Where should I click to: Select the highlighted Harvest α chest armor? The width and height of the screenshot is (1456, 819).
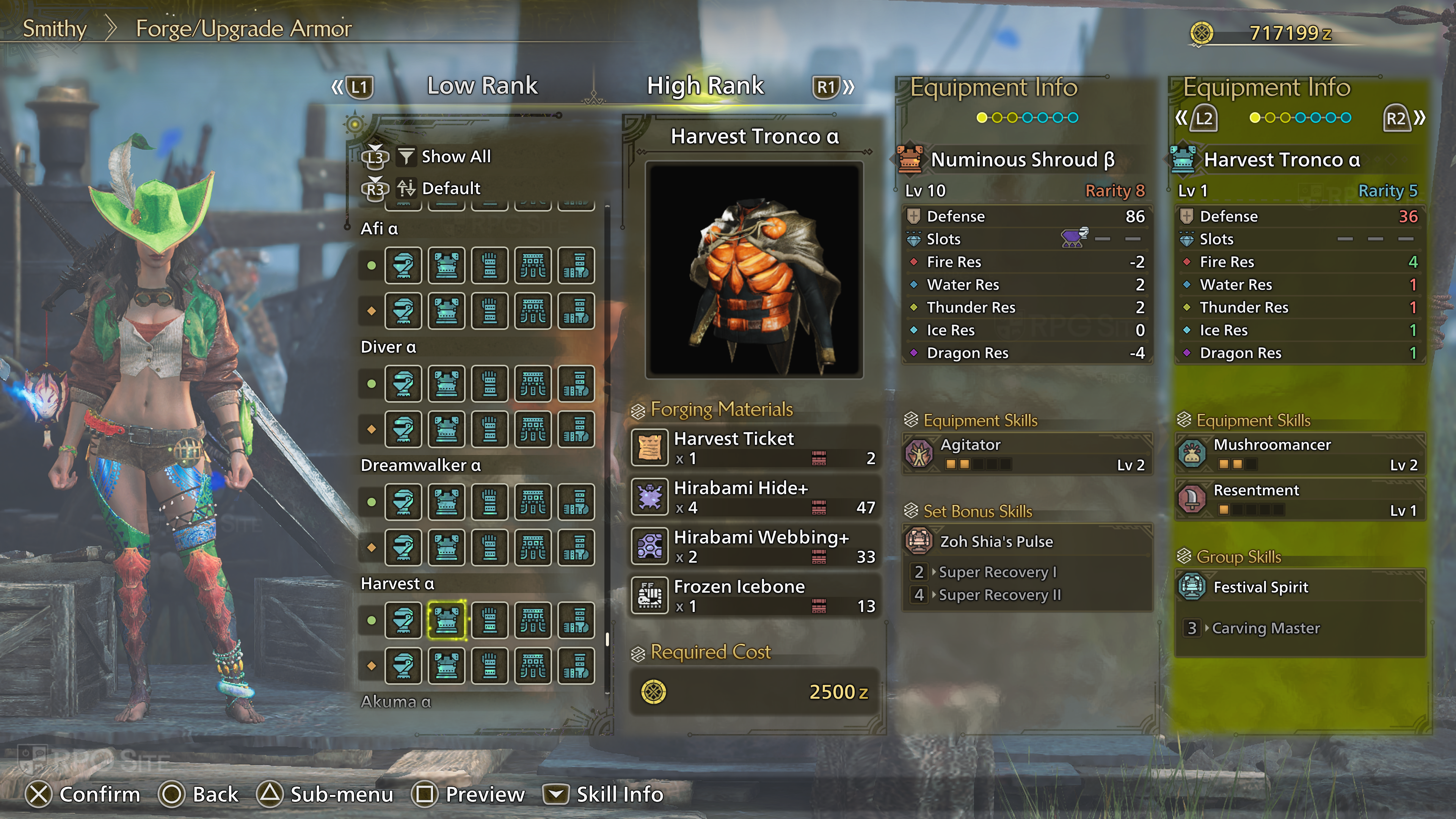pos(447,620)
